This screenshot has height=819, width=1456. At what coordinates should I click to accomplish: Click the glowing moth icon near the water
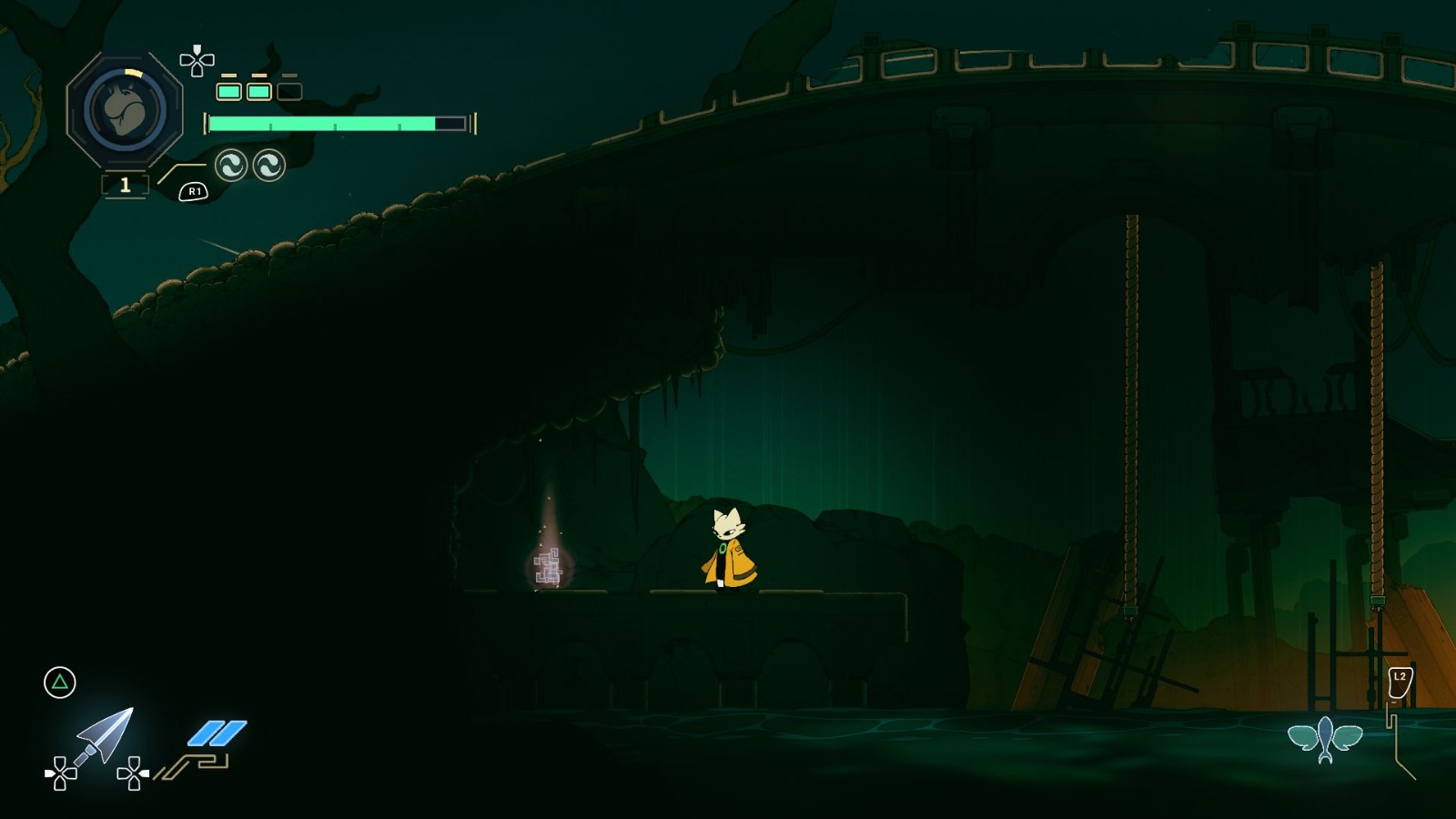(1328, 739)
